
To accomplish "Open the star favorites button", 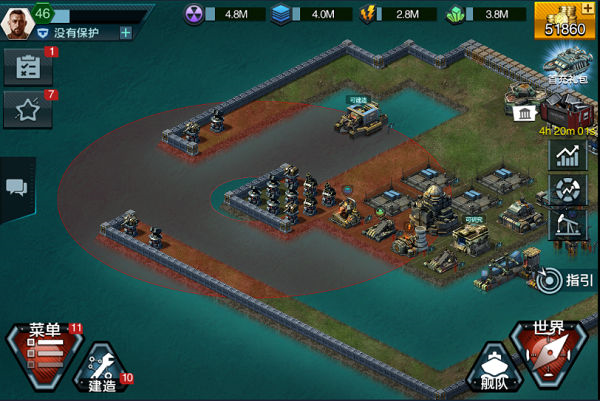I will click(27, 111).
